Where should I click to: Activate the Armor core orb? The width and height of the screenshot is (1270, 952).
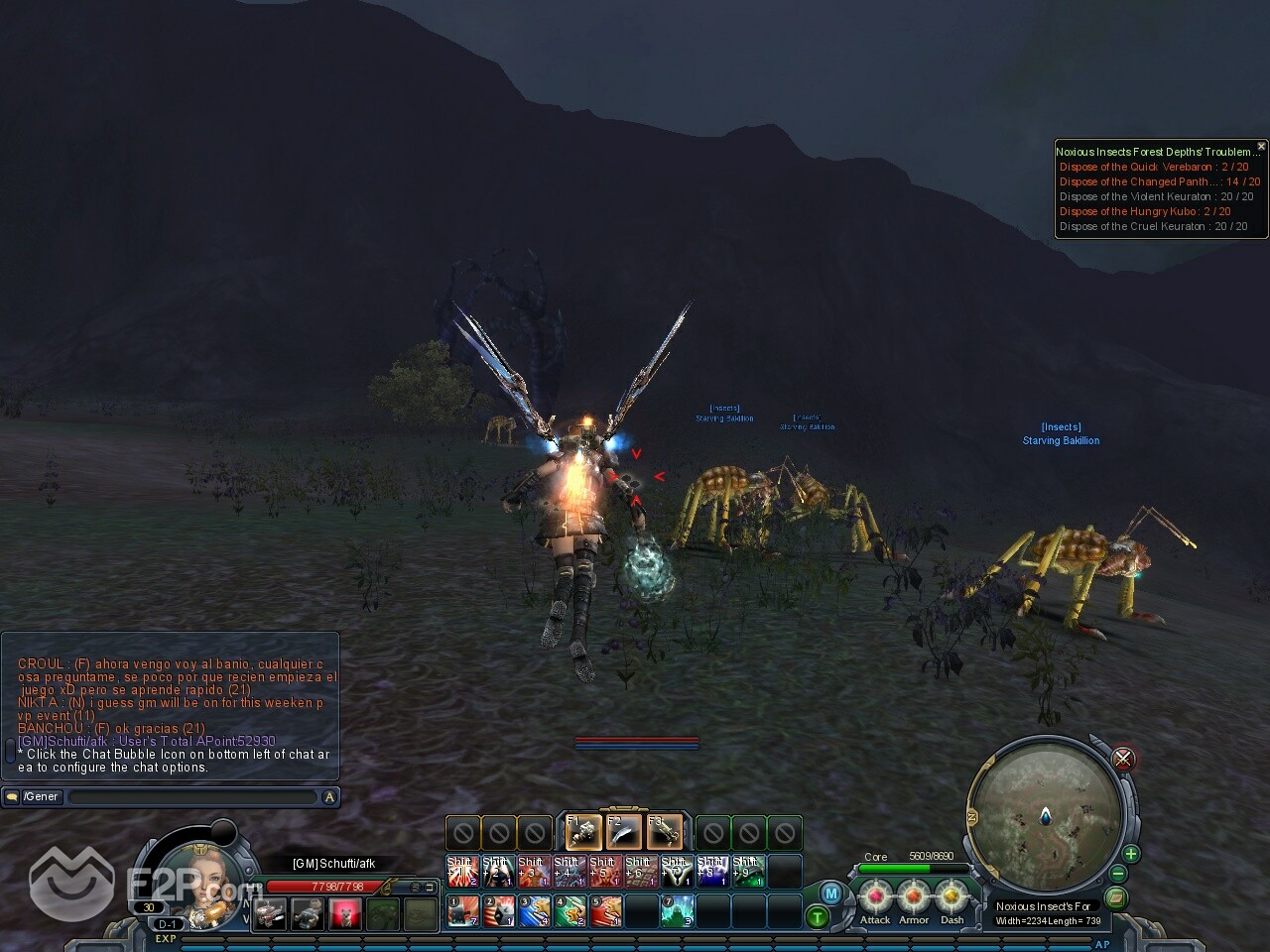(914, 898)
